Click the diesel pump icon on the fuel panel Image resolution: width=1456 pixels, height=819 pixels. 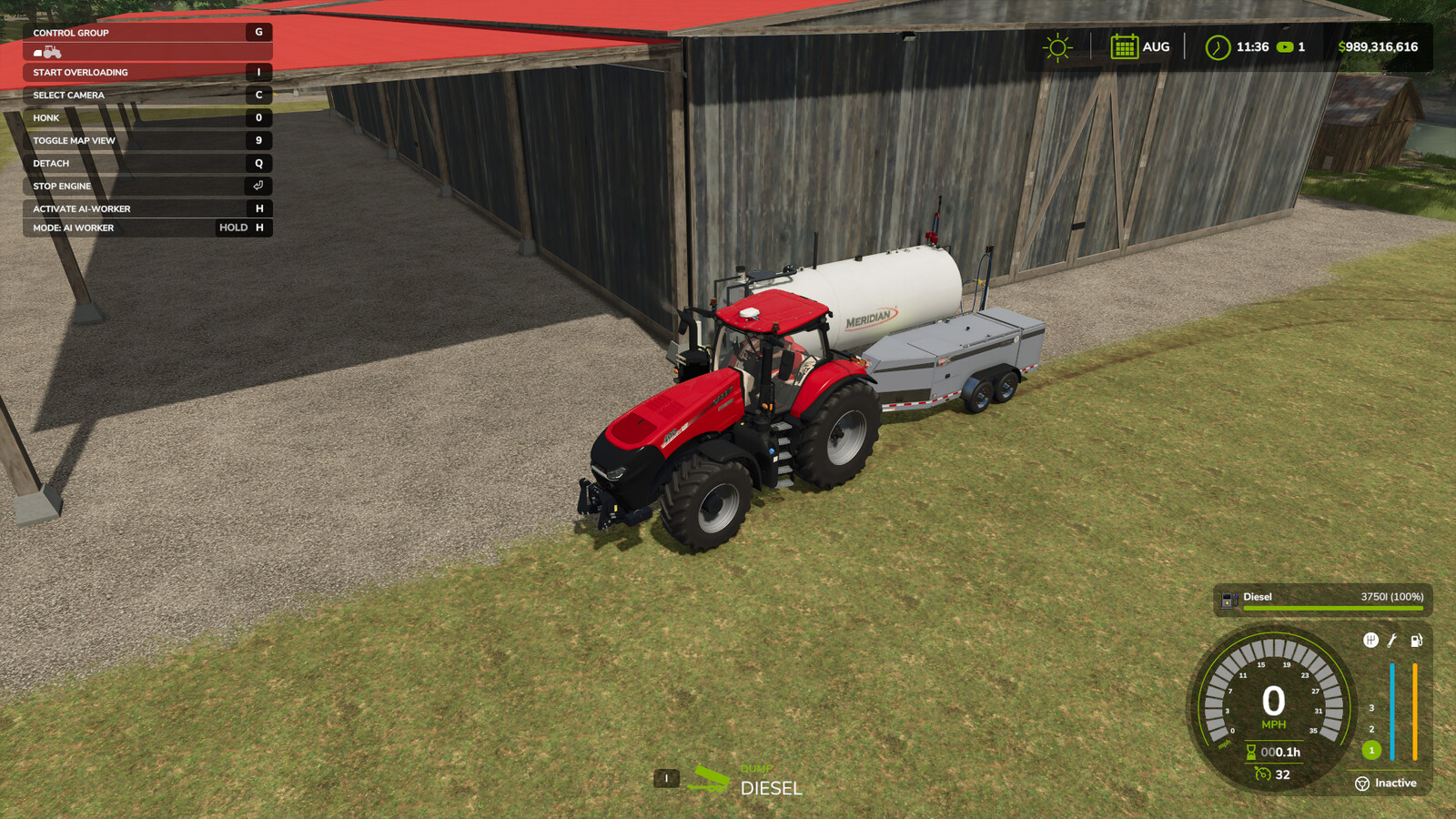[1228, 598]
